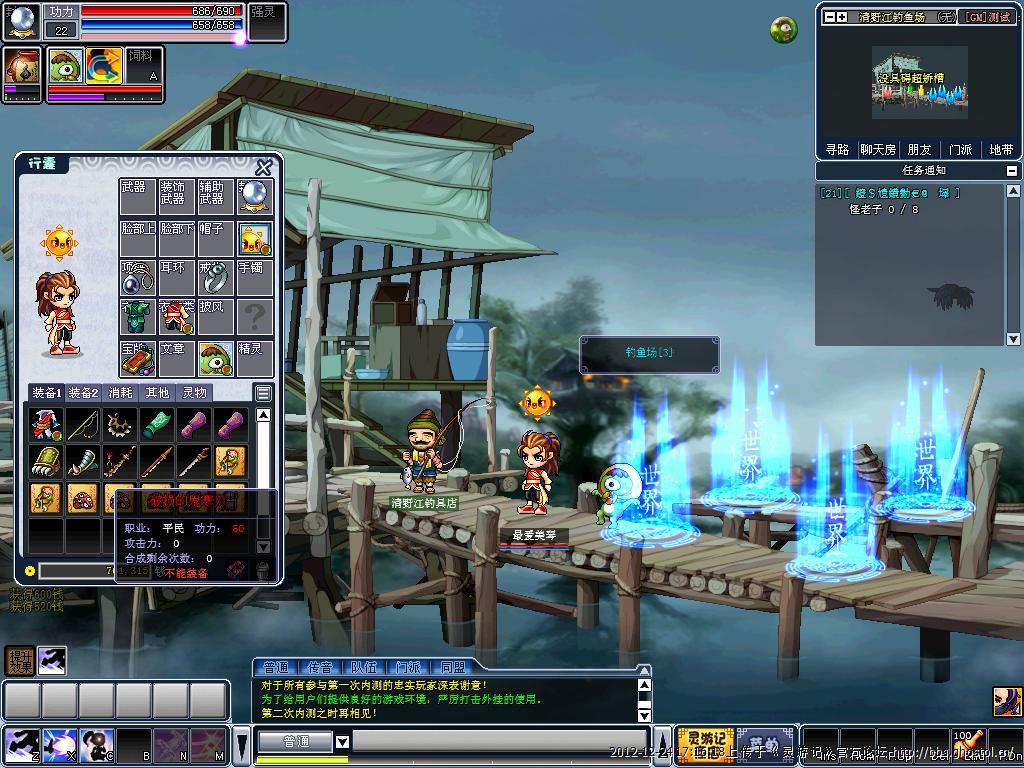Zoom in the minimap with plus button
1024x768 pixels.
point(842,17)
